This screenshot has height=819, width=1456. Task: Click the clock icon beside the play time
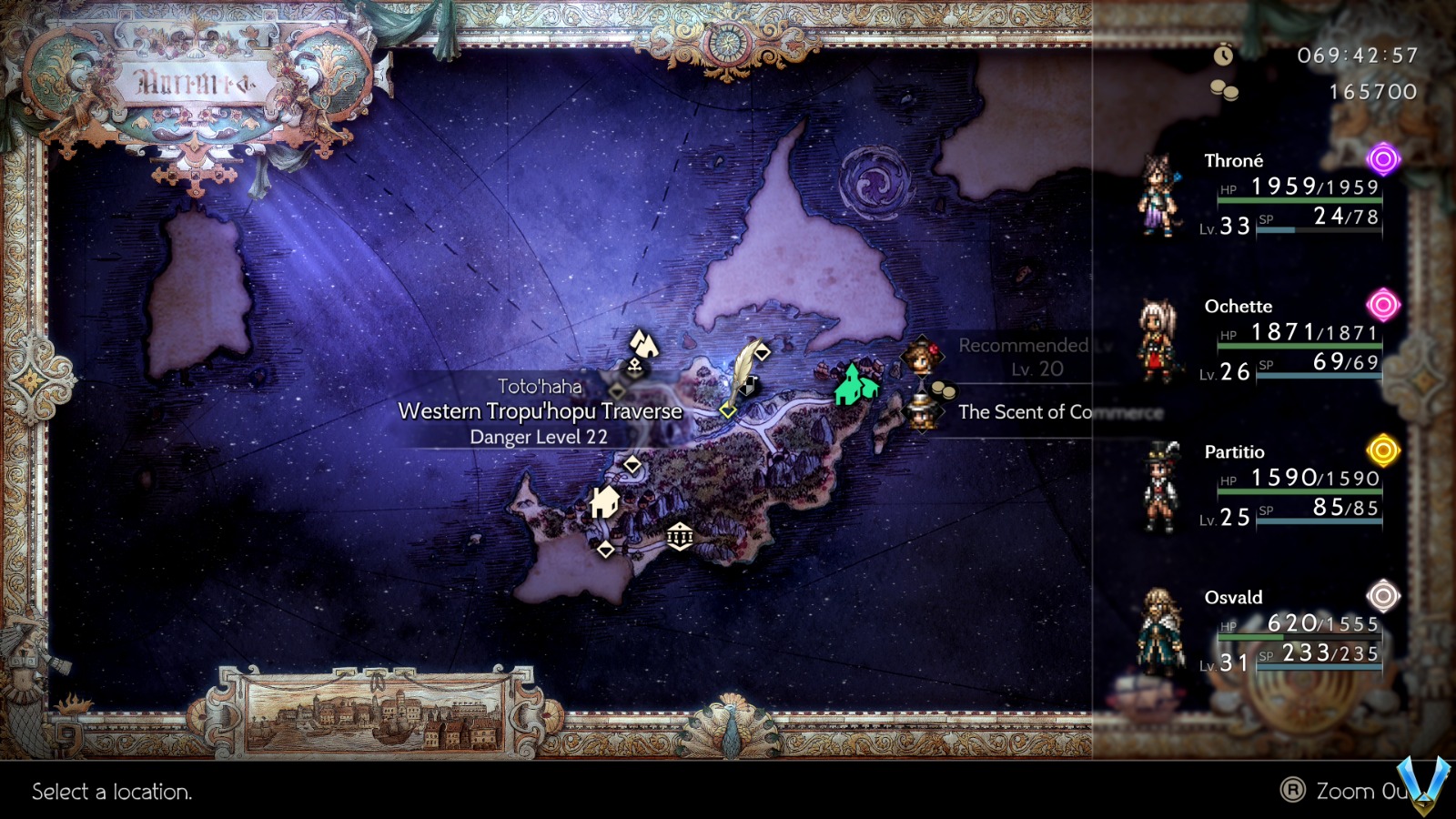pos(1224,56)
